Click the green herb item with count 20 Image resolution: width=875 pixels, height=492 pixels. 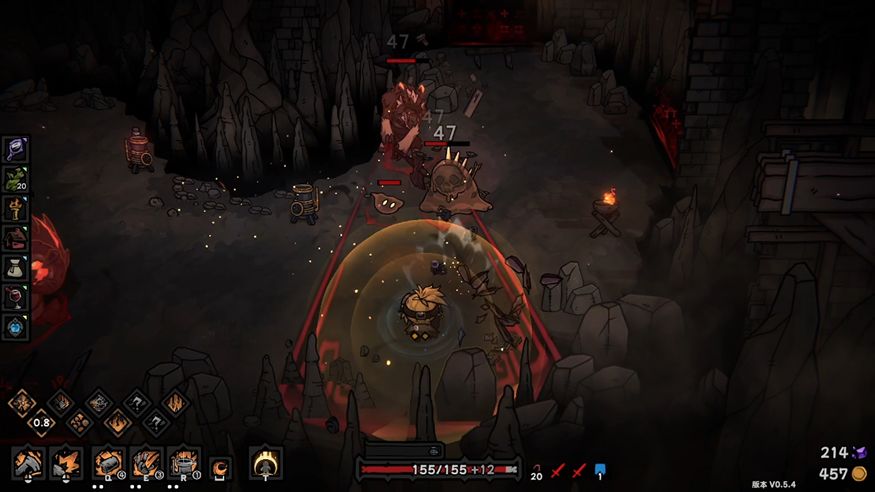pos(16,179)
